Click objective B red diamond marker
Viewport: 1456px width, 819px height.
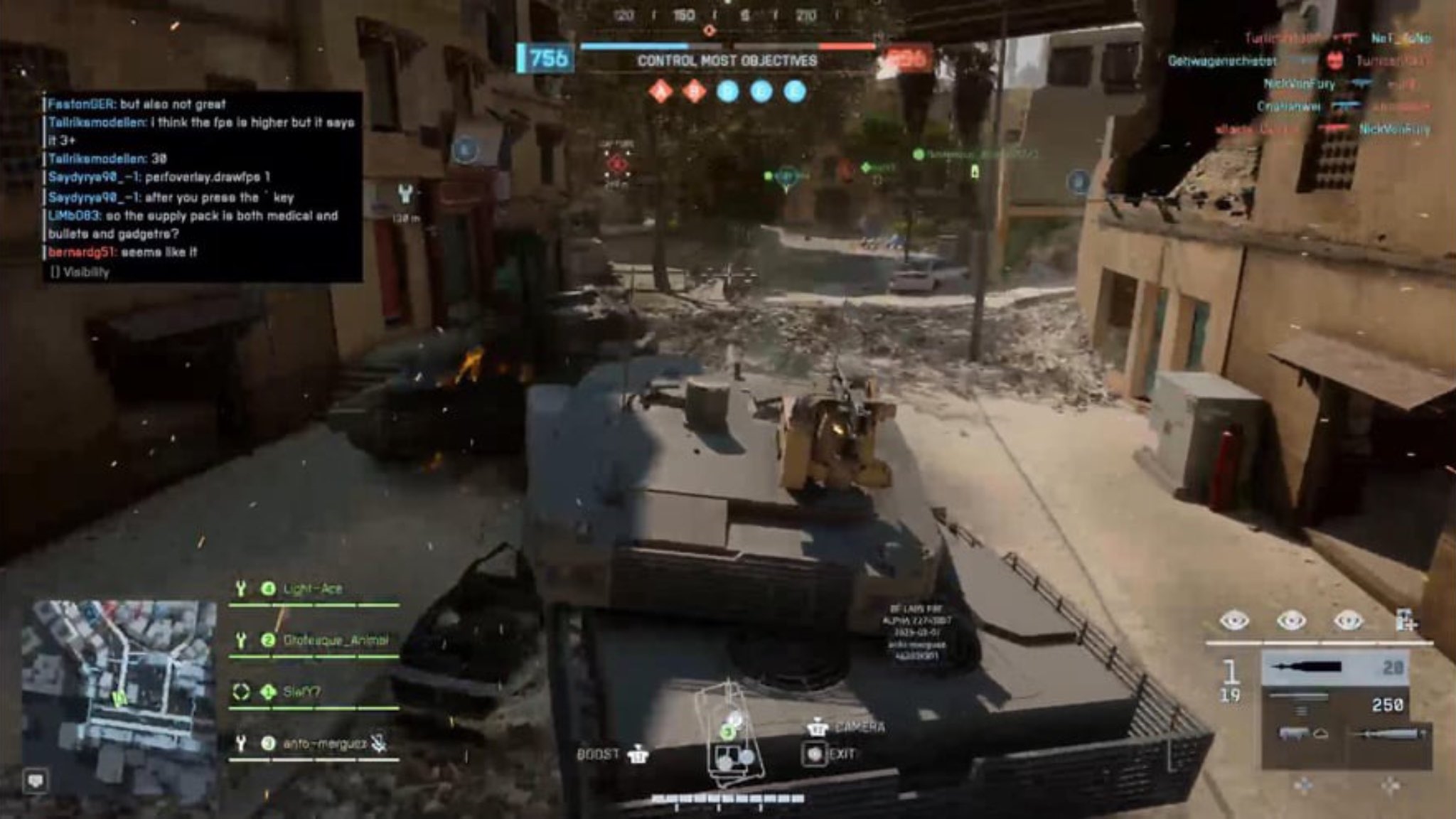click(x=695, y=91)
